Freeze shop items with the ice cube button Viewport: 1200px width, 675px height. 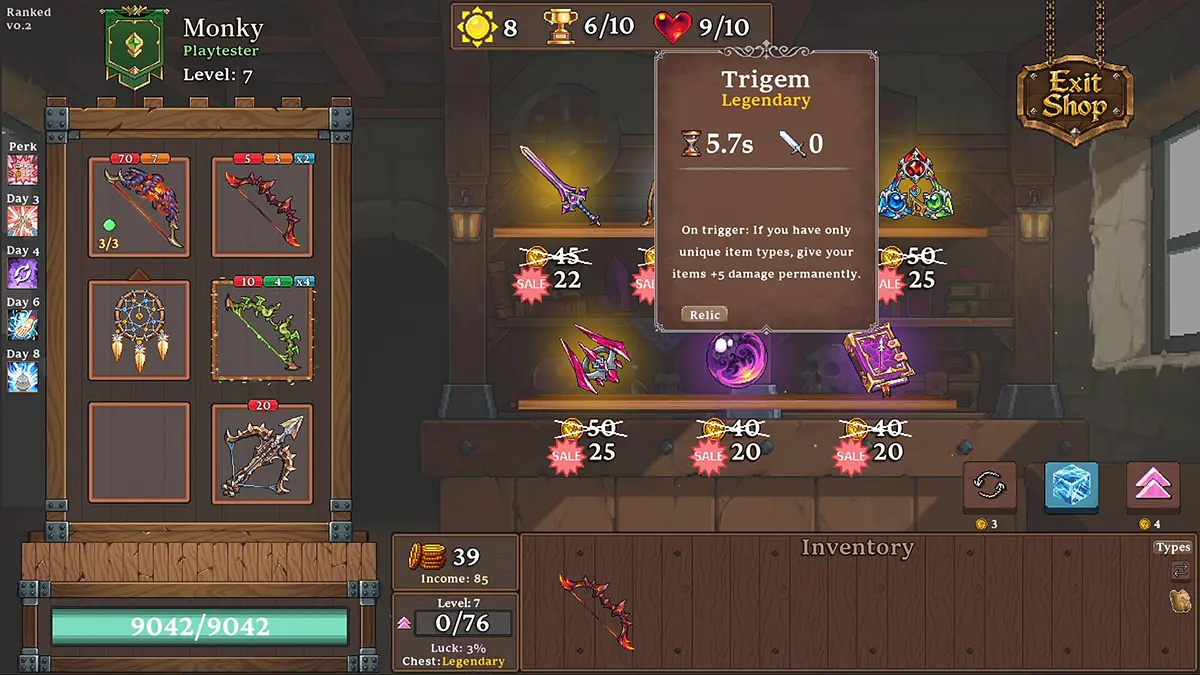tap(1071, 487)
